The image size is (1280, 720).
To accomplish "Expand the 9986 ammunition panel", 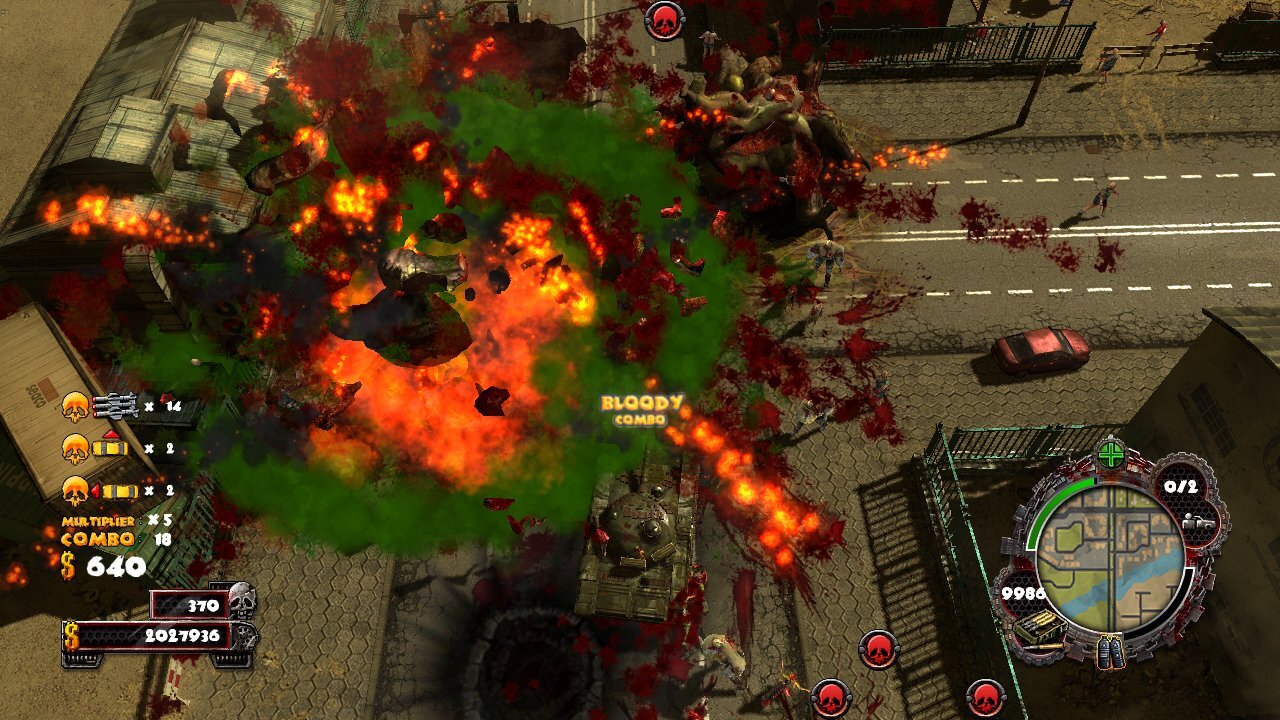I will coord(1024,593).
